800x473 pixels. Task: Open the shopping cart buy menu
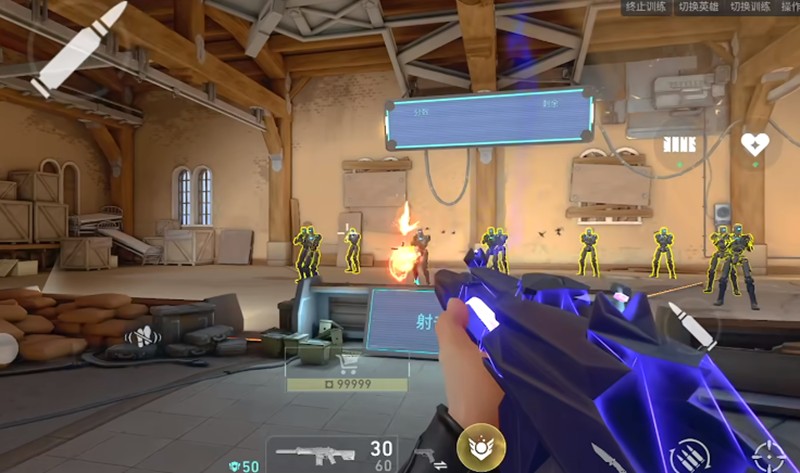tap(348, 364)
